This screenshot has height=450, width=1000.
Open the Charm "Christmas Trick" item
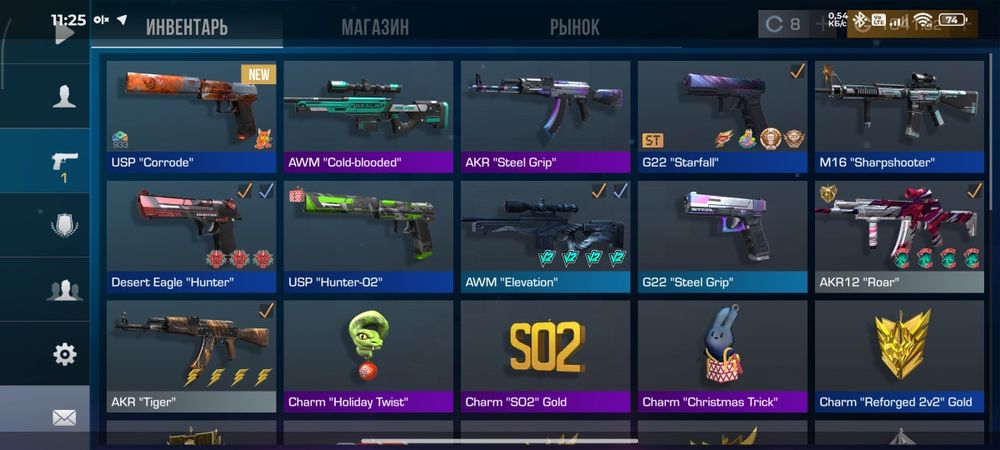[723, 356]
